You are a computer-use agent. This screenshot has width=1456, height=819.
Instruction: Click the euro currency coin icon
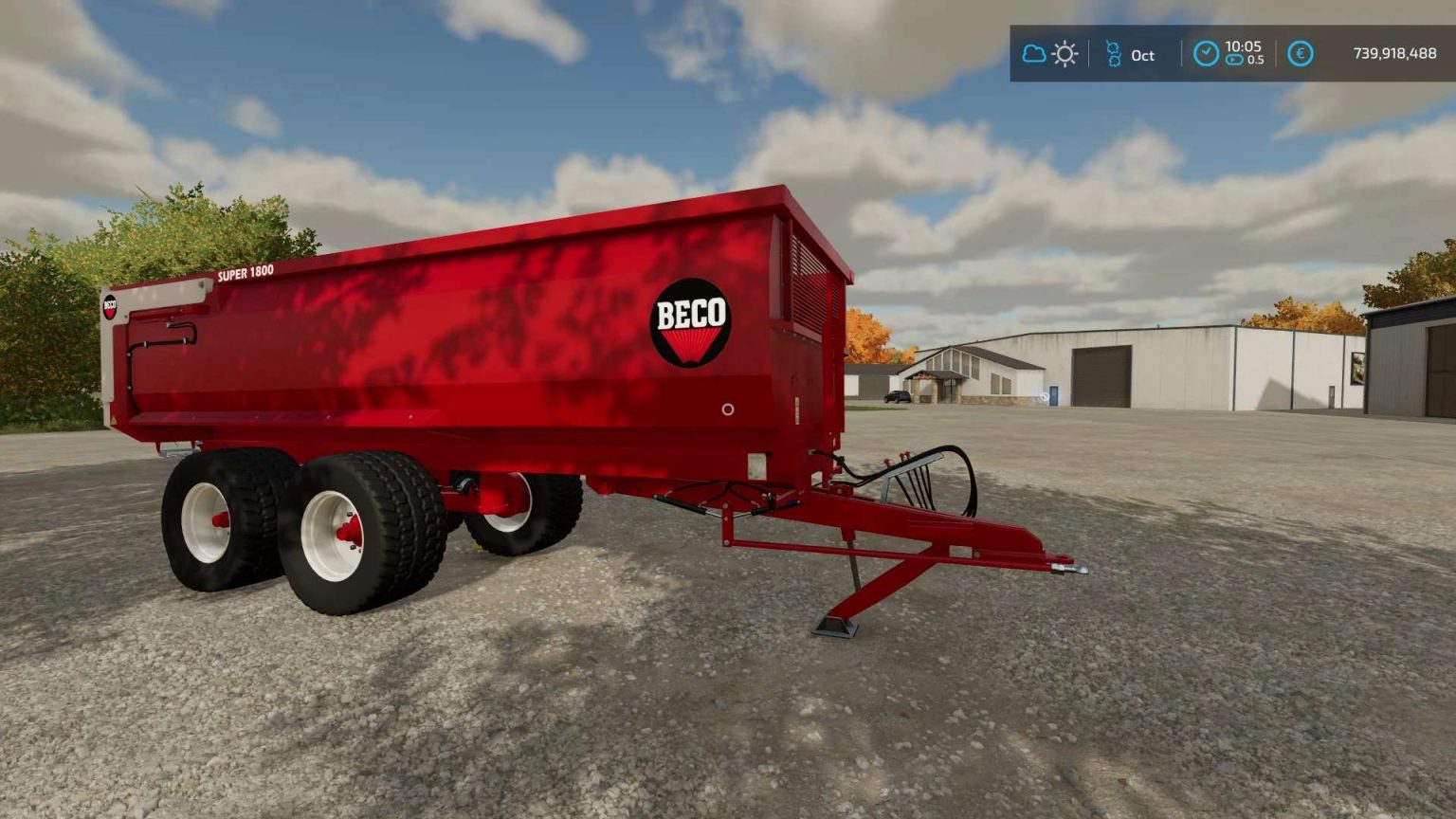1300,55
